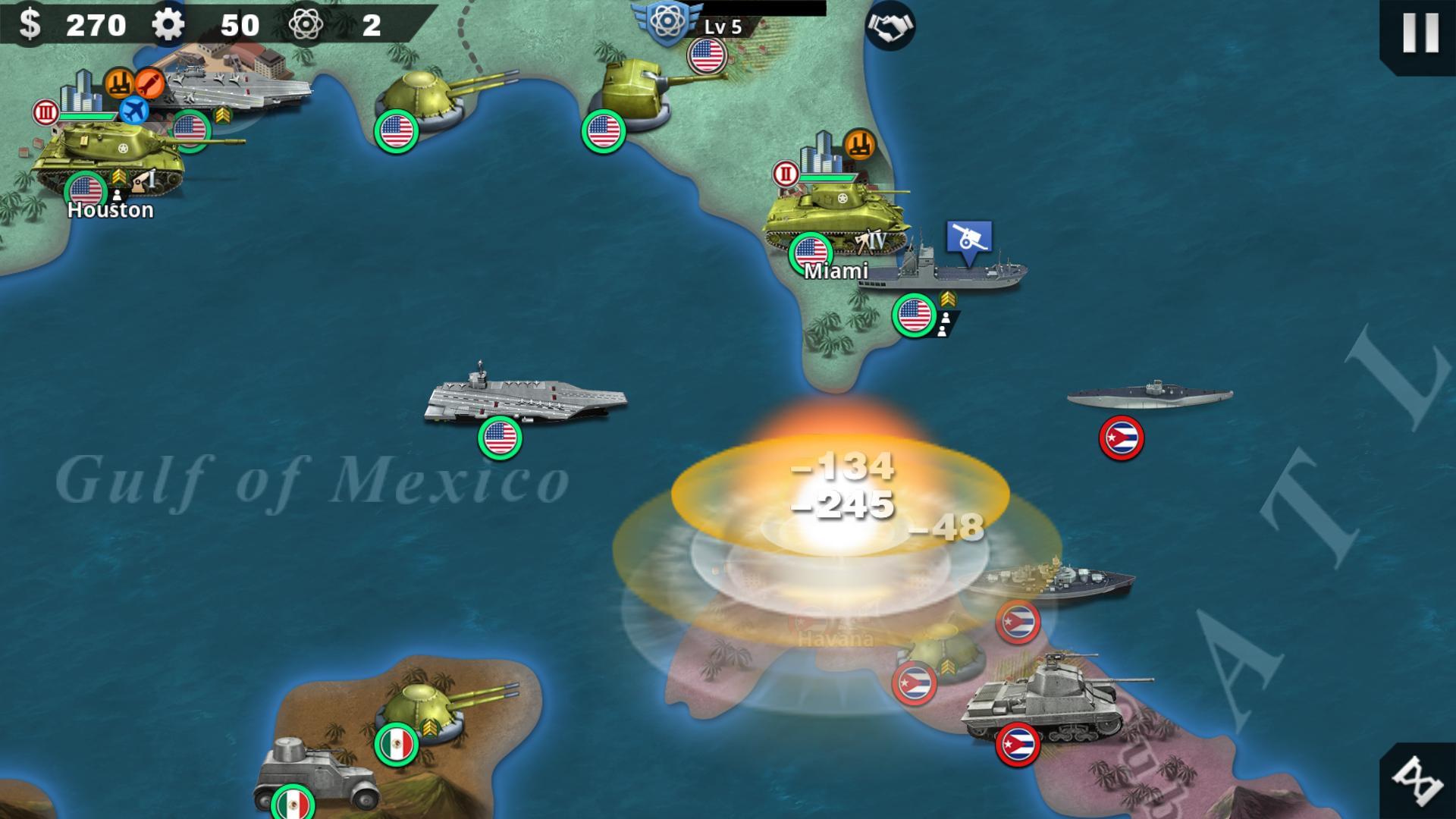Click the rank chevron badge near Miami unit
The height and width of the screenshot is (819, 1456).
click(x=947, y=299)
